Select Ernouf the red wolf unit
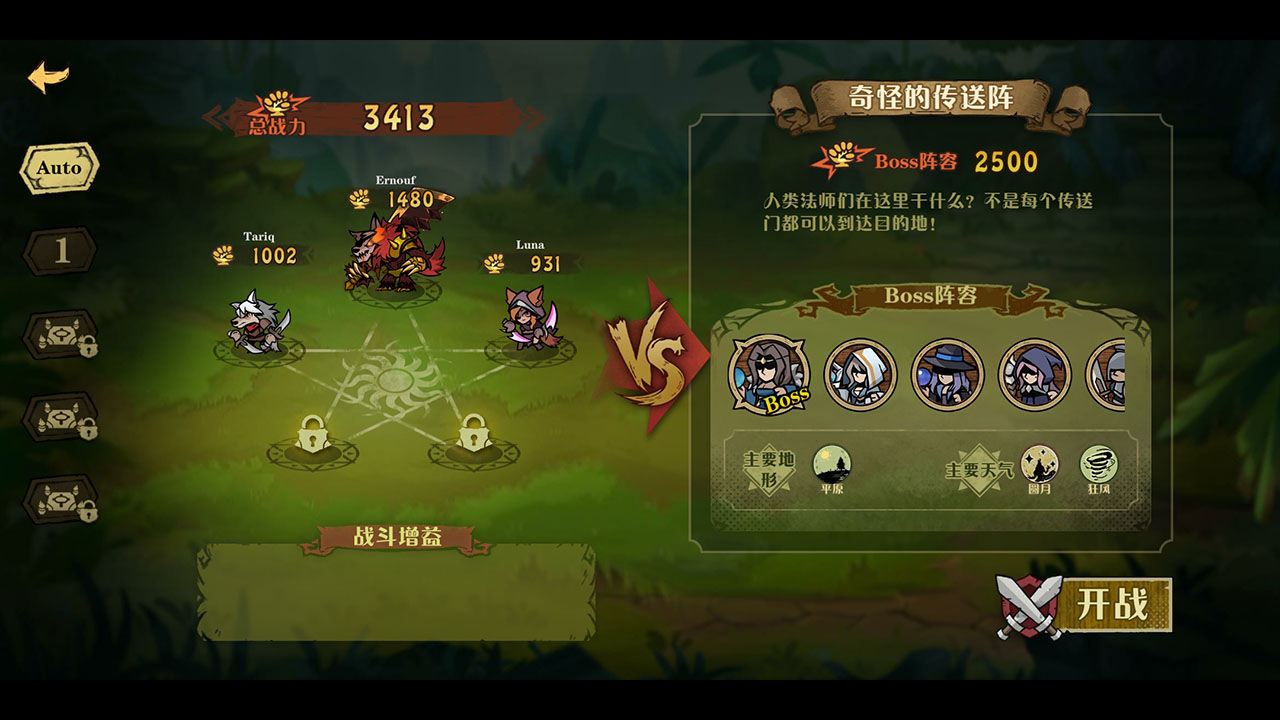 (395, 255)
